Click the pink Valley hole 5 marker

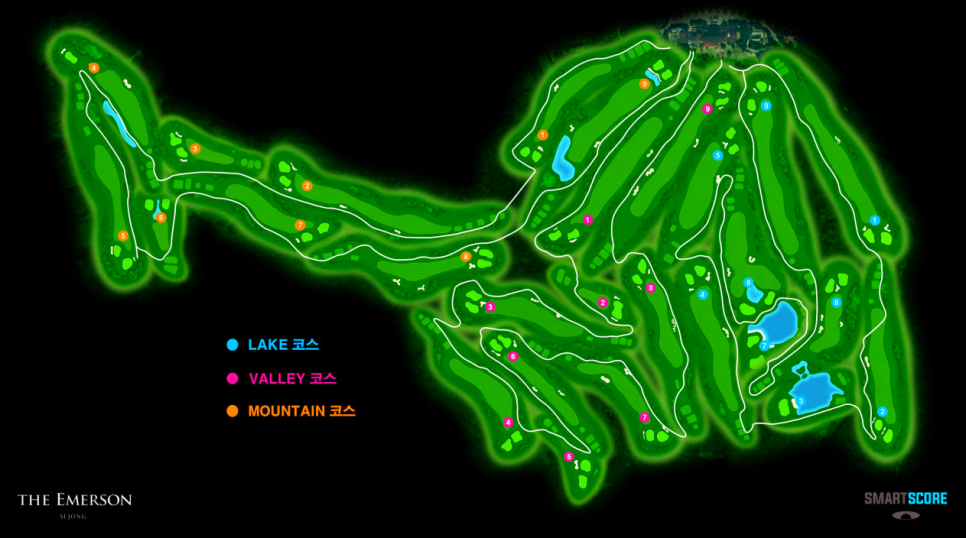click(569, 457)
